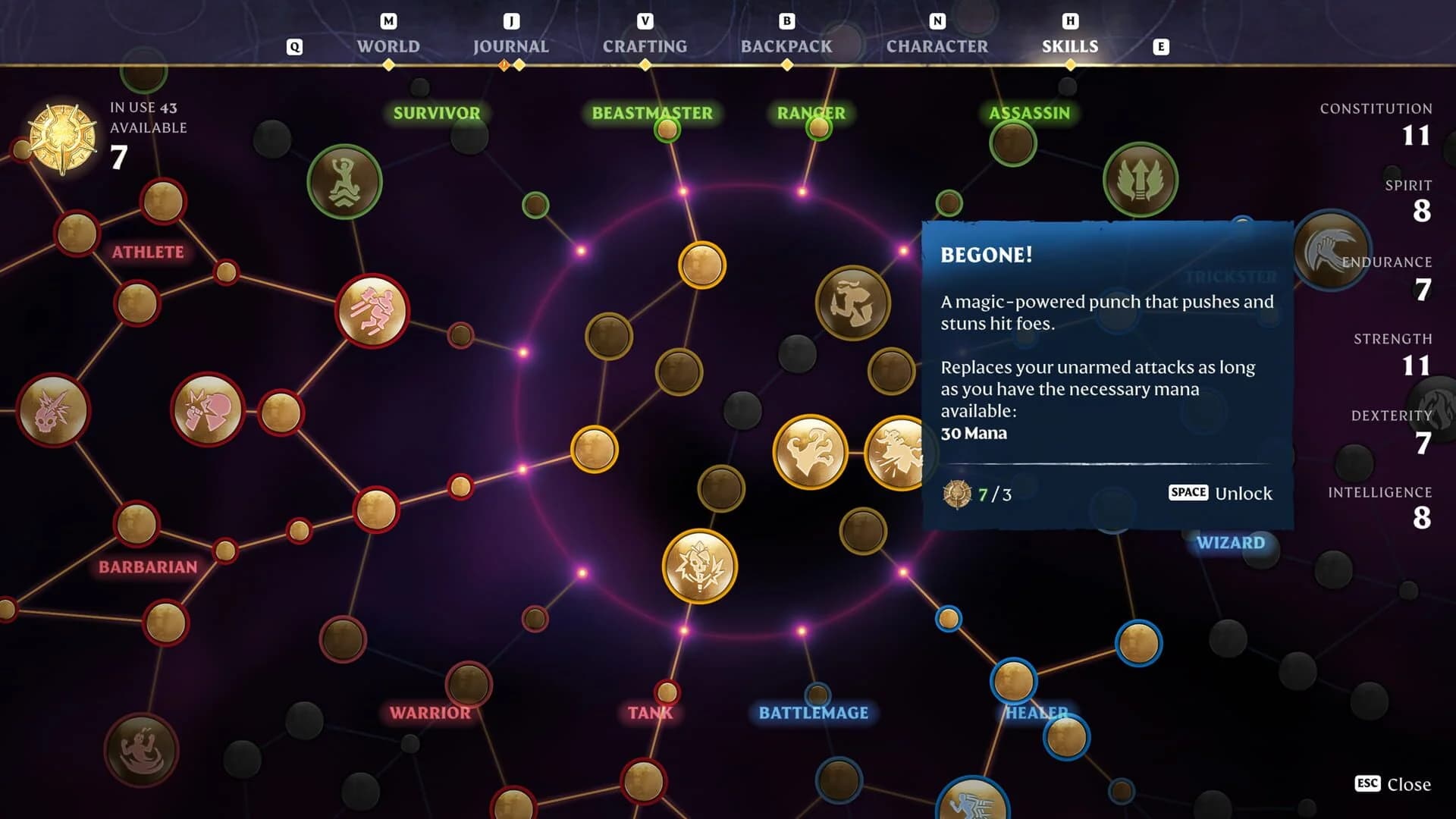1456x819 pixels.
Task: Switch to the Backpack tab
Action: (x=786, y=46)
